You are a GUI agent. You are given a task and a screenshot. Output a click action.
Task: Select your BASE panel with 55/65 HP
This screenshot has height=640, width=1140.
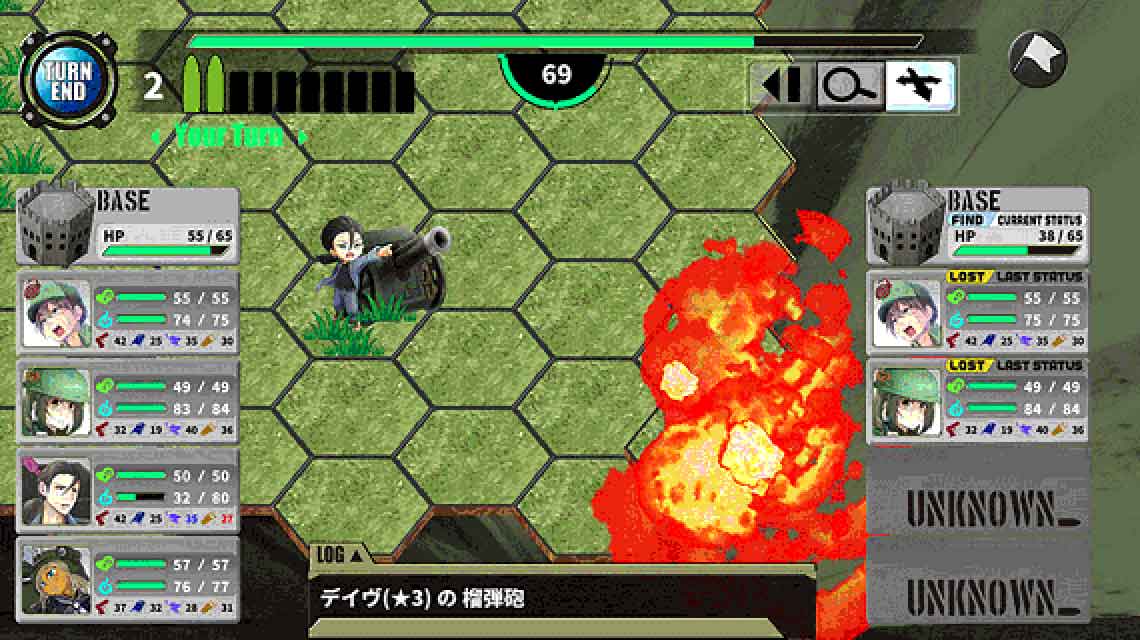tap(128, 226)
